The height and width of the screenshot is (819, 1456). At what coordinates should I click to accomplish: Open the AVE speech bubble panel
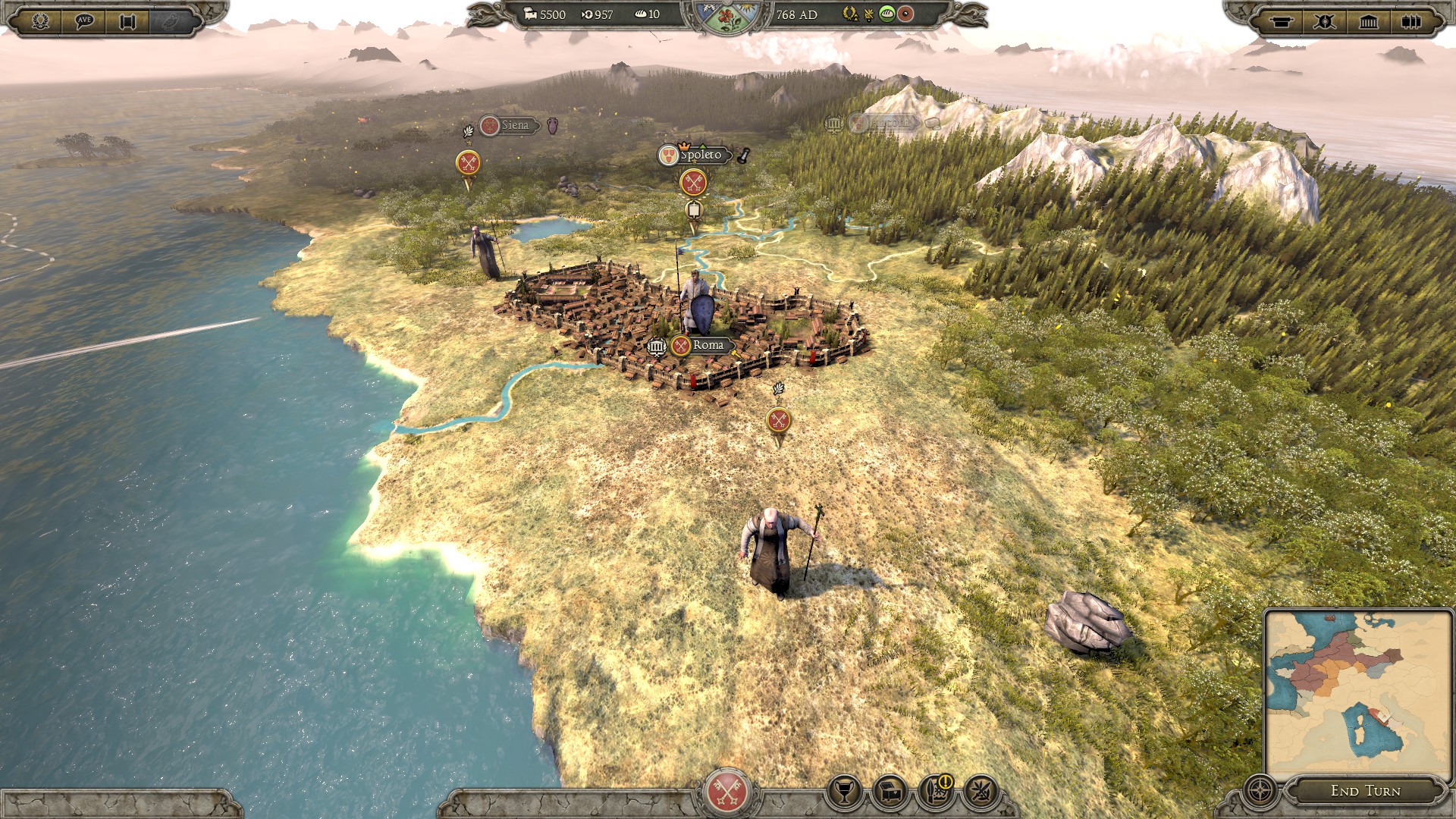(84, 20)
